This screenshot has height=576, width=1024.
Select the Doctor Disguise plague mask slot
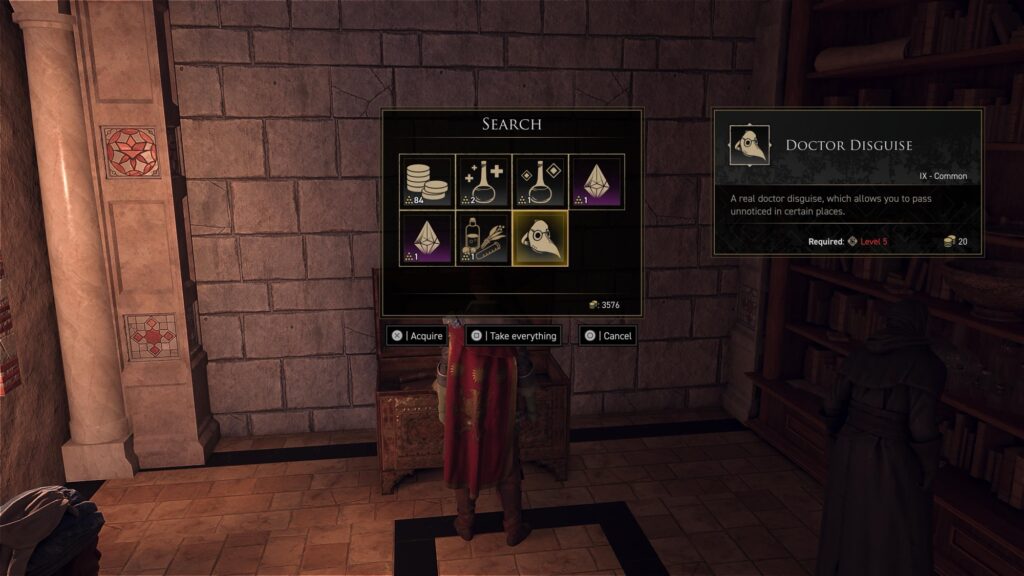pyautogui.click(x=540, y=239)
